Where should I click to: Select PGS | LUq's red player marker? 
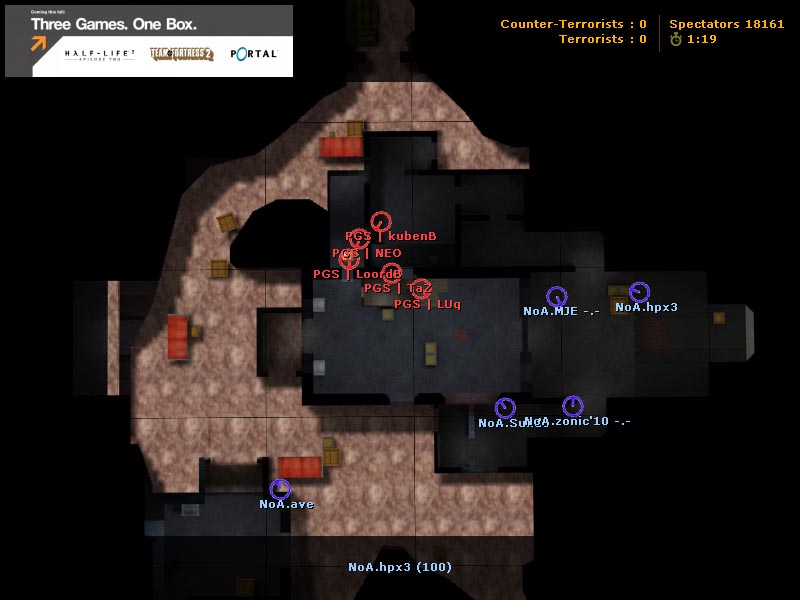coord(421,289)
